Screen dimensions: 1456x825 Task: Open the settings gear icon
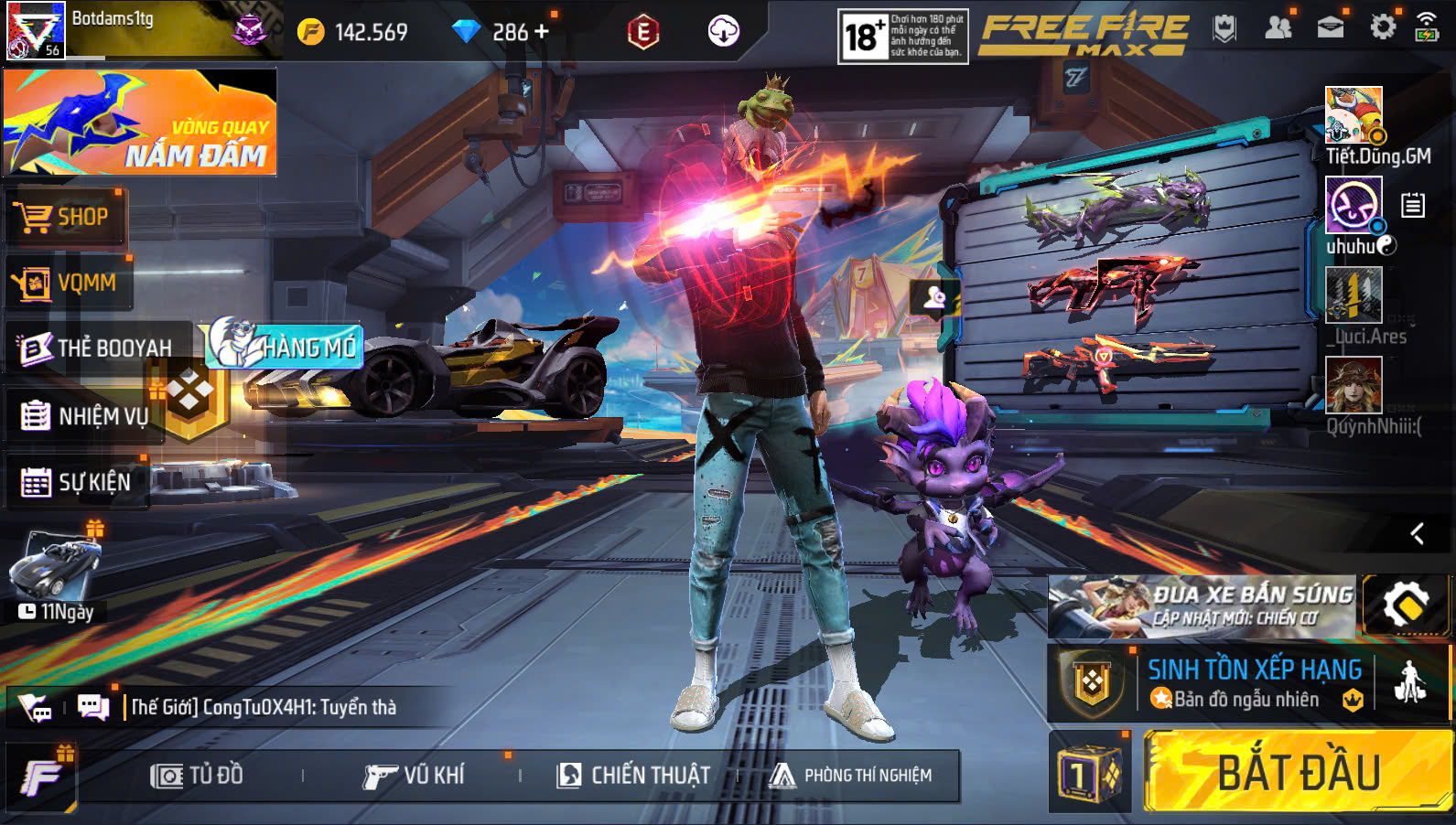[x=1383, y=27]
